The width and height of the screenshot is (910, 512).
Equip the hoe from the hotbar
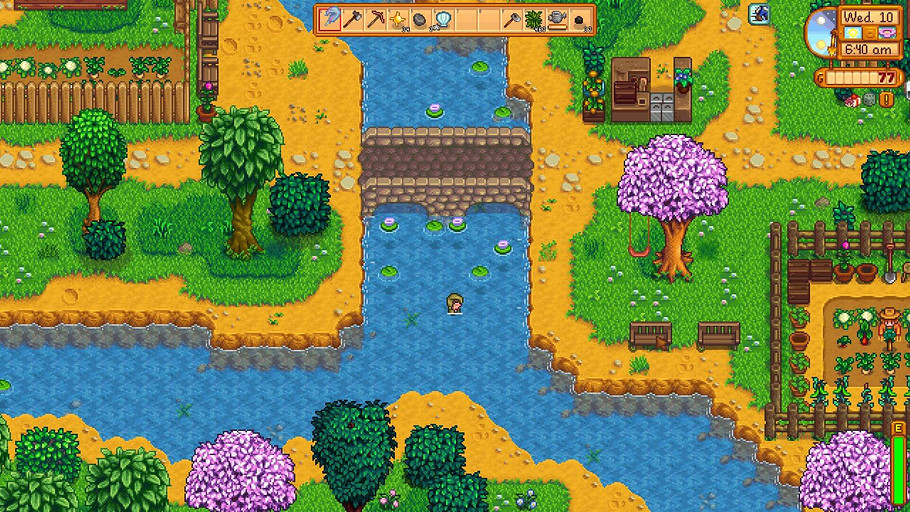click(x=512, y=18)
